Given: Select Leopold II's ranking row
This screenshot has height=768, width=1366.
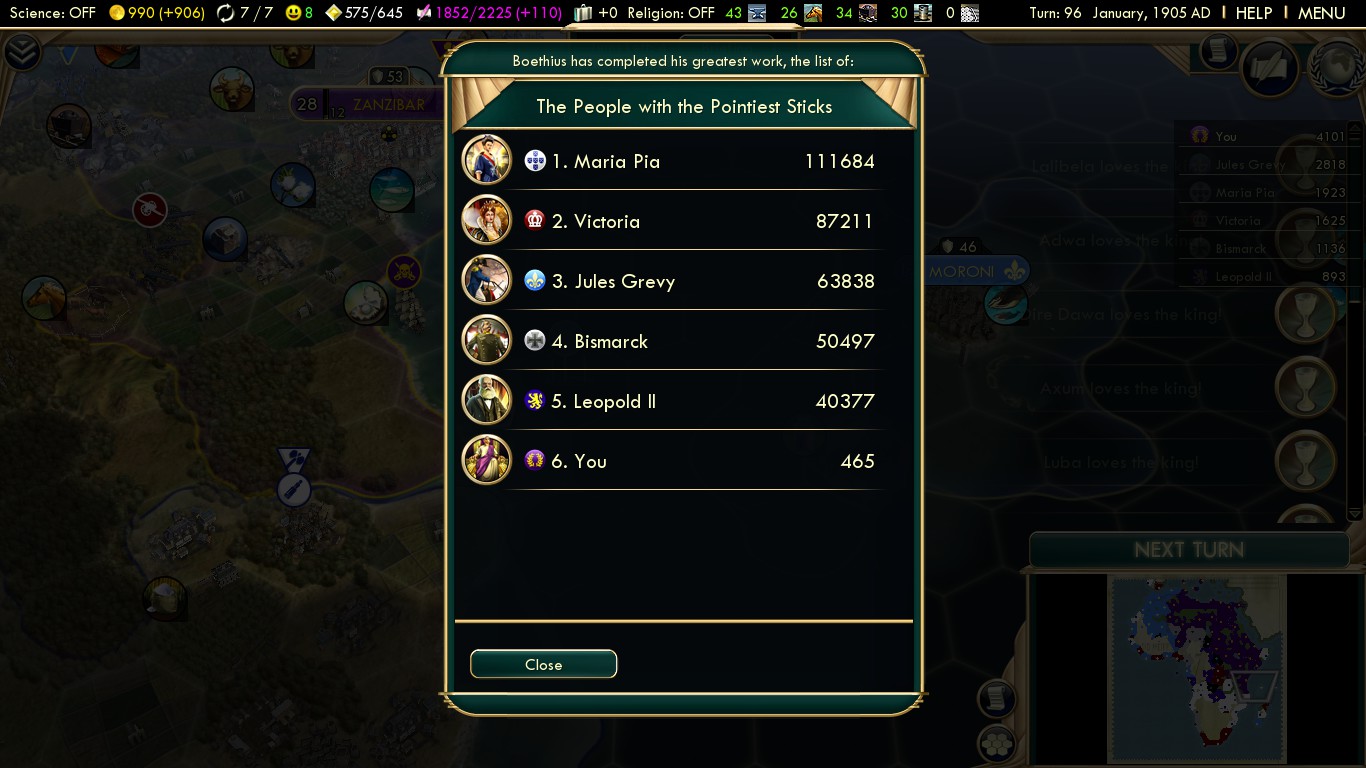Looking at the screenshot, I should point(672,401).
